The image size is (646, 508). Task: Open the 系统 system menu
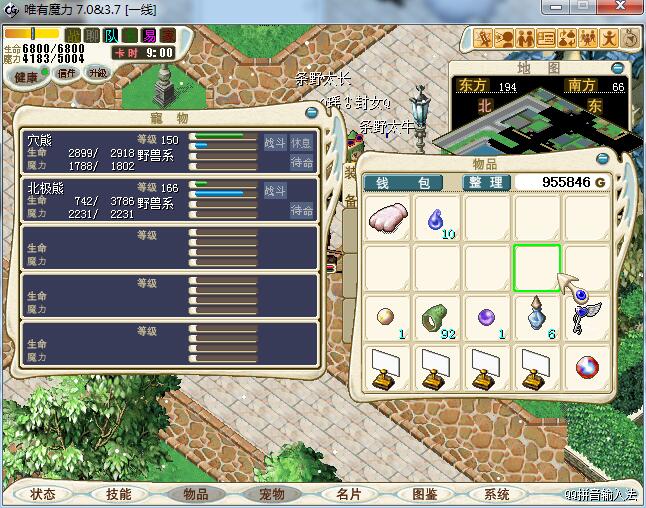click(x=497, y=494)
